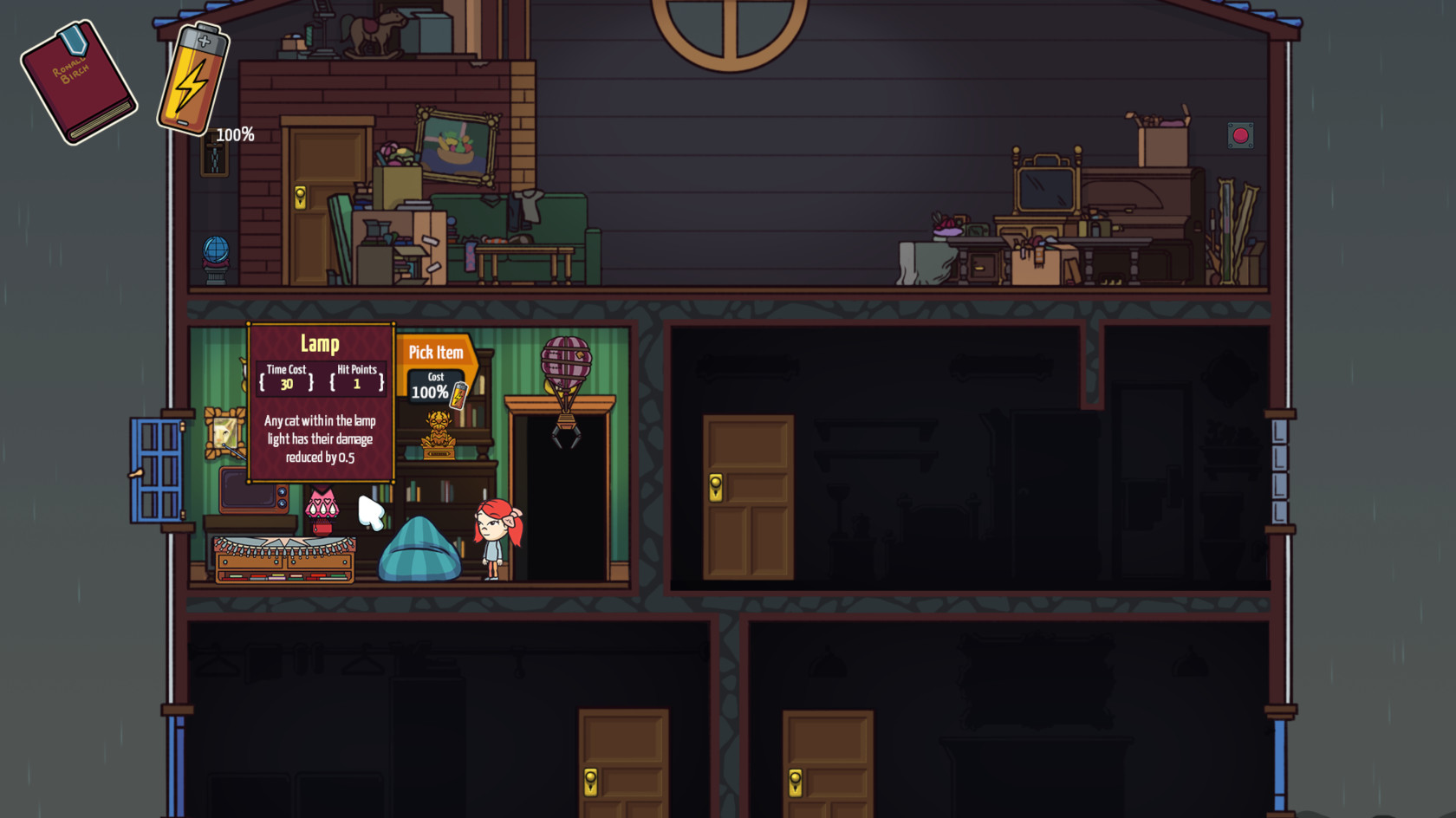
Task: Click the Lamp title header
Action: [x=321, y=343]
